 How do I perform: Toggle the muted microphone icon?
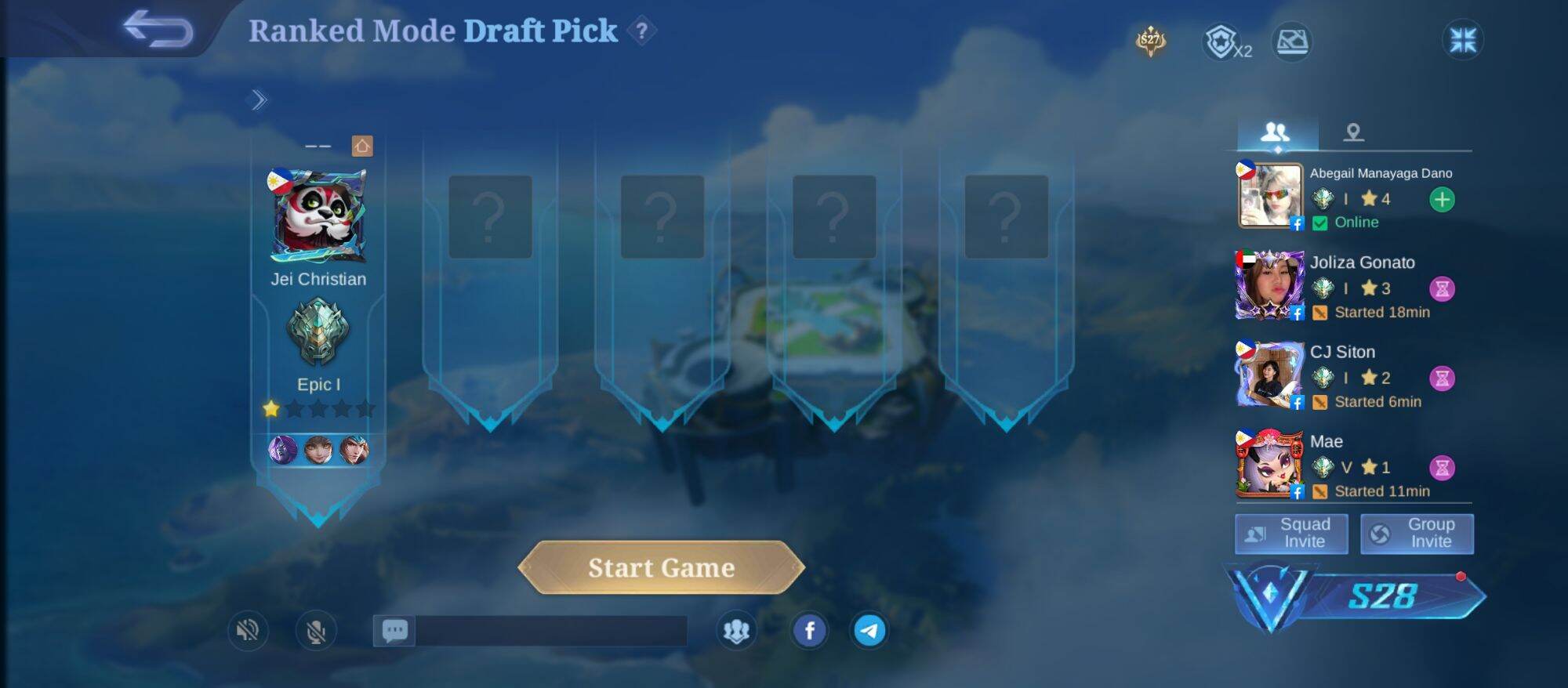(x=316, y=630)
